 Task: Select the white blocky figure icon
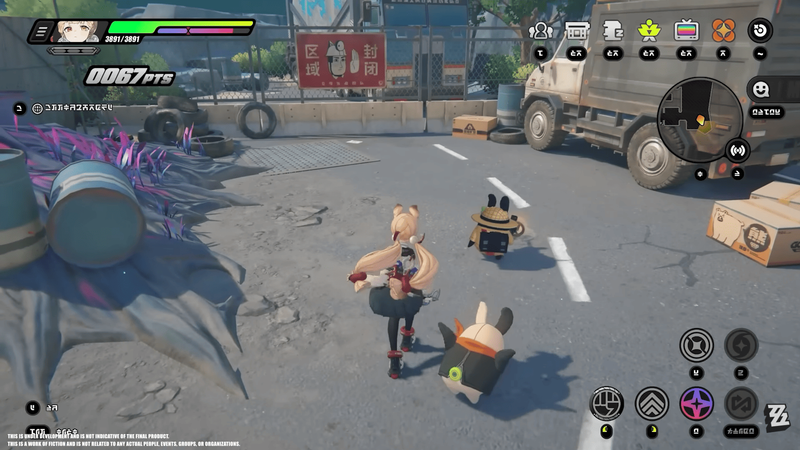612,30
